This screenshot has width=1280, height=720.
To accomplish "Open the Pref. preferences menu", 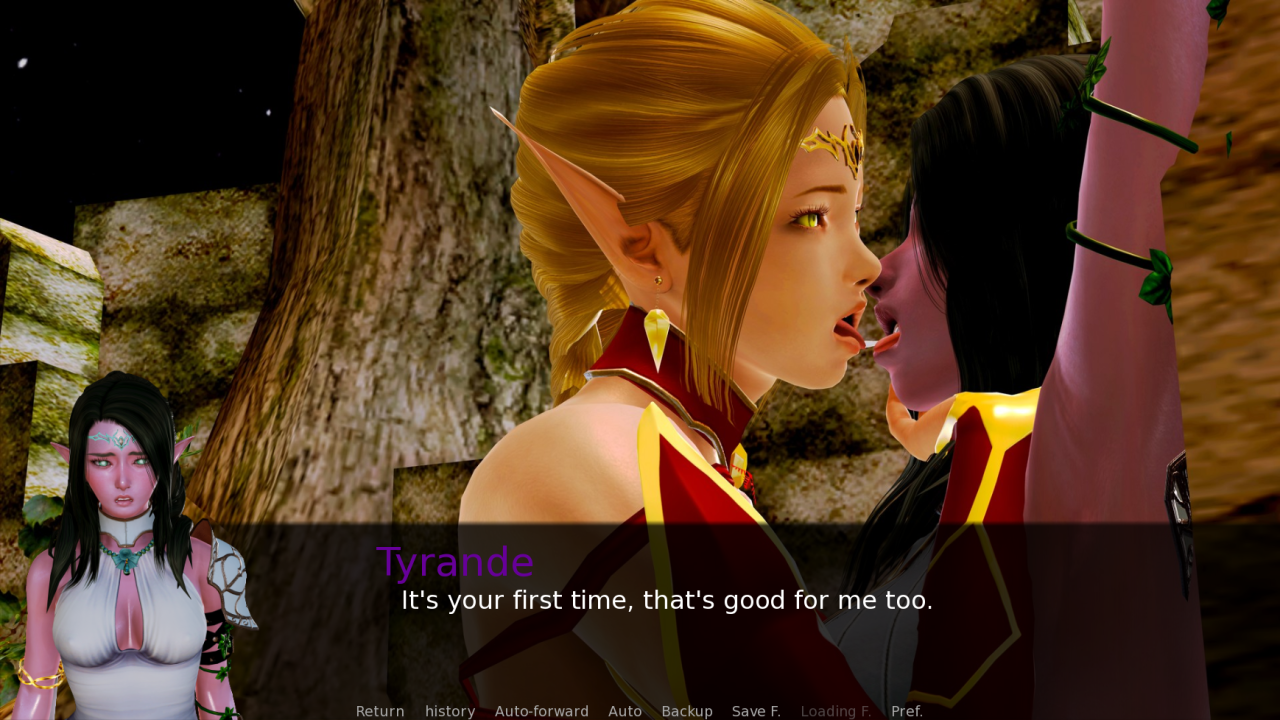I will pos(907,711).
